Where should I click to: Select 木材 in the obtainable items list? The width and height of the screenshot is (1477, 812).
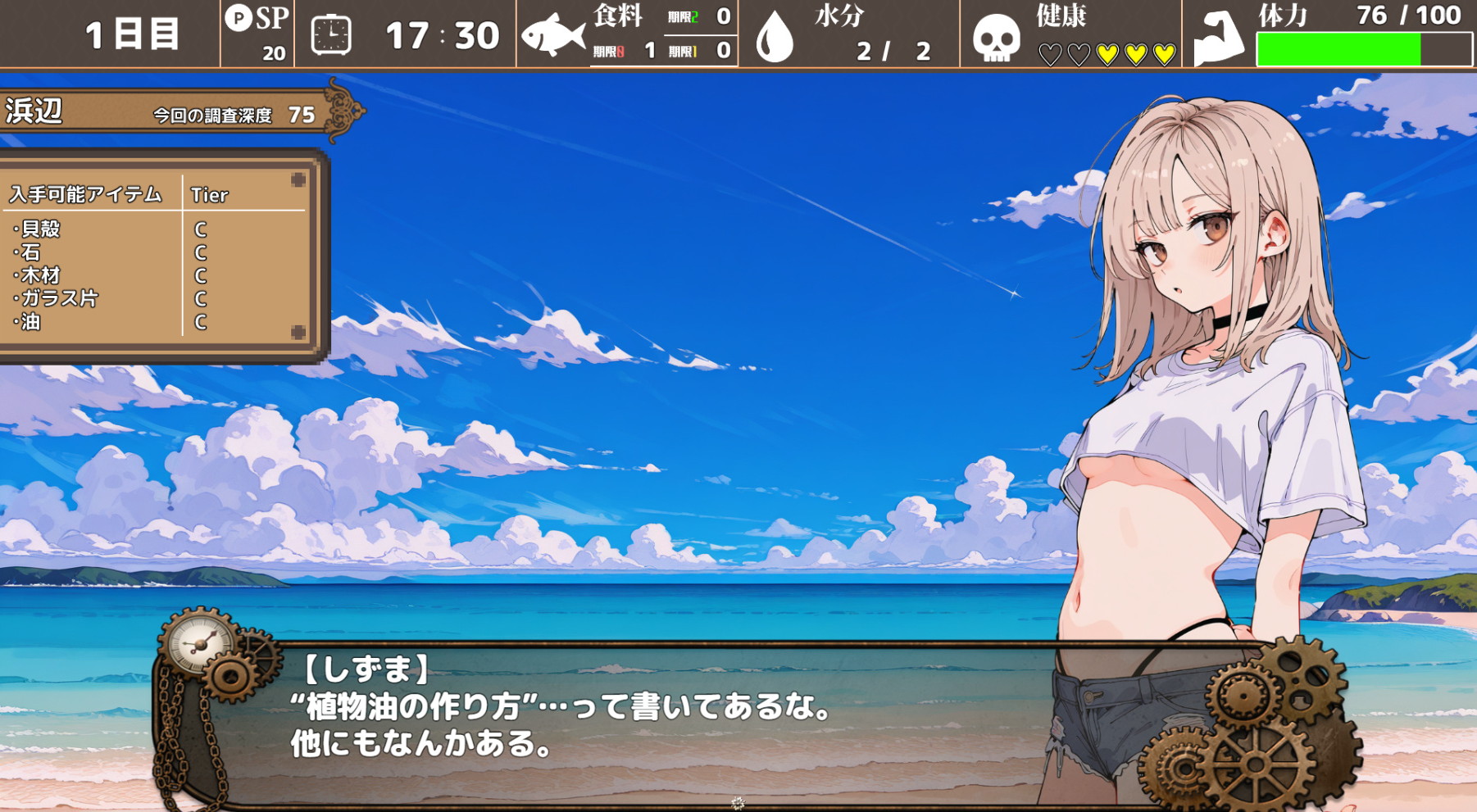(x=41, y=275)
